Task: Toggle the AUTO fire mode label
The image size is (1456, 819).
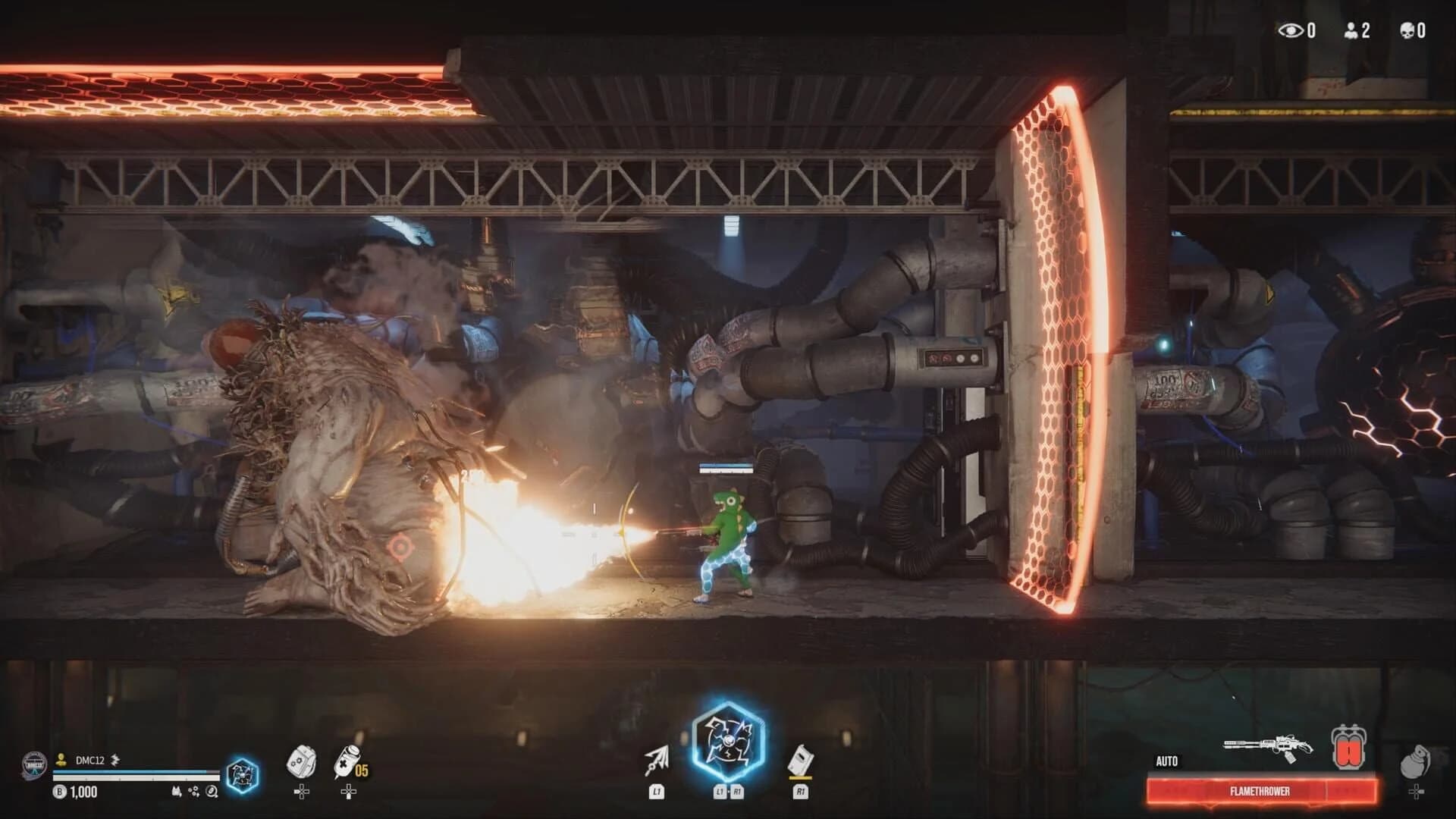Action: (1166, 761)
